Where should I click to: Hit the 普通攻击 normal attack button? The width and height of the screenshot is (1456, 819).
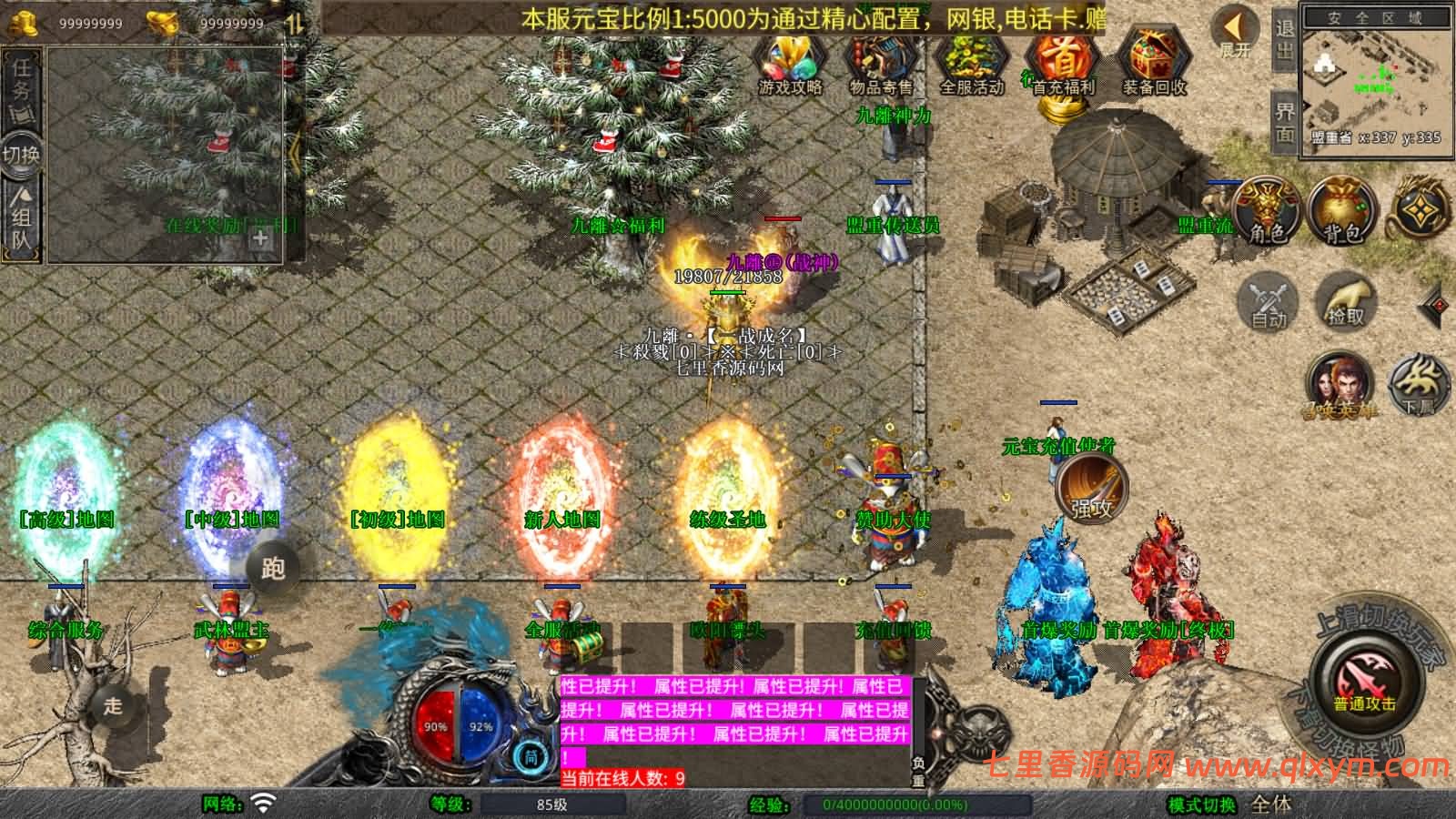pyautogui.click(x=1364, y=682)
